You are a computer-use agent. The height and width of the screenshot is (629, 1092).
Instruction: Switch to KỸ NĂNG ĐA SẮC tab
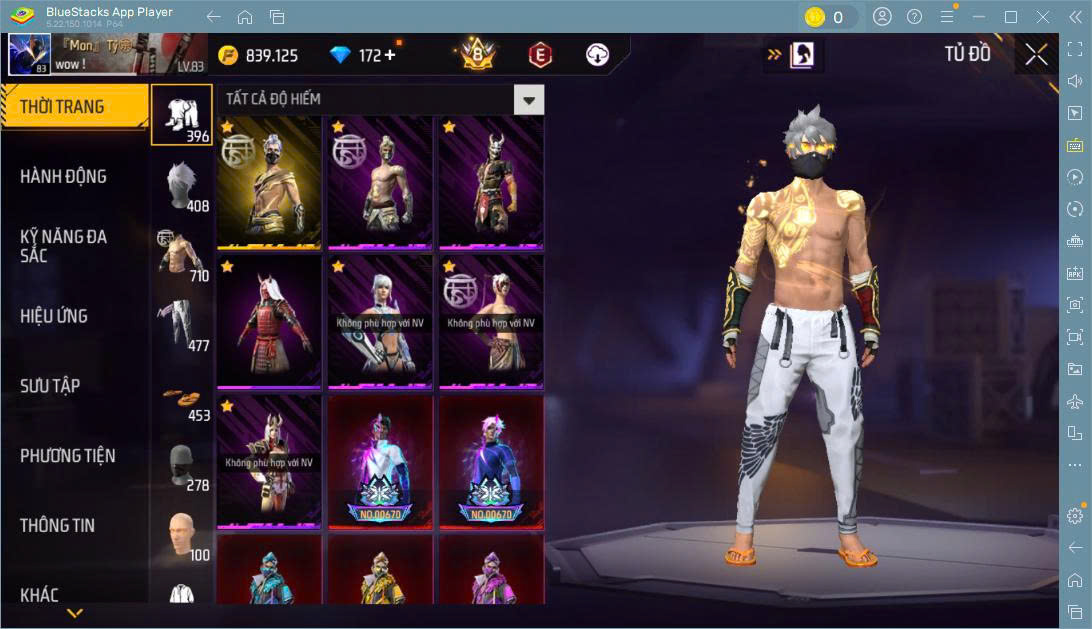pyautogui.click(x=63, y=246)
